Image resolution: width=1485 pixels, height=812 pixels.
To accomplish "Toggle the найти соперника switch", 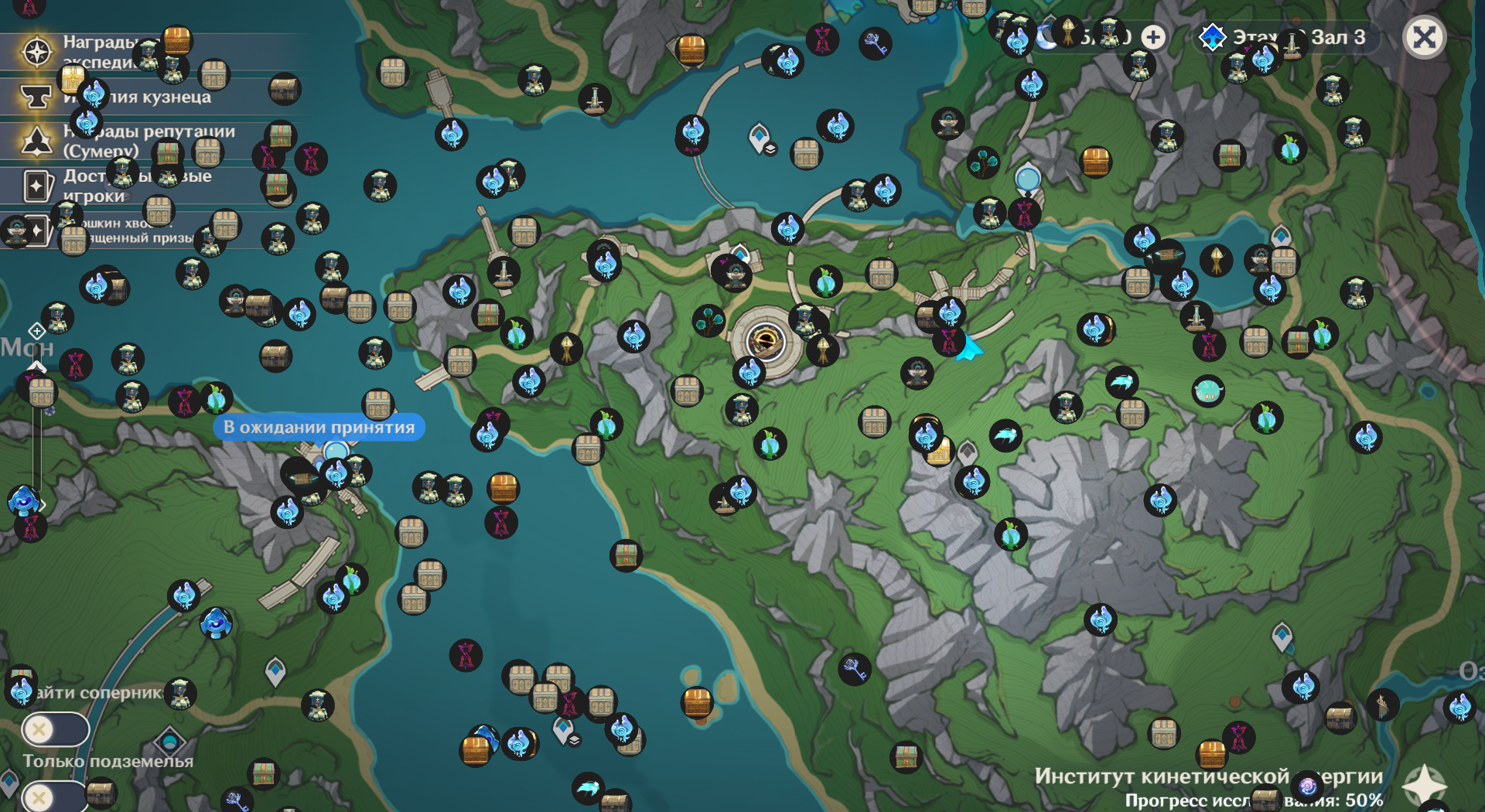I will 55,728.
